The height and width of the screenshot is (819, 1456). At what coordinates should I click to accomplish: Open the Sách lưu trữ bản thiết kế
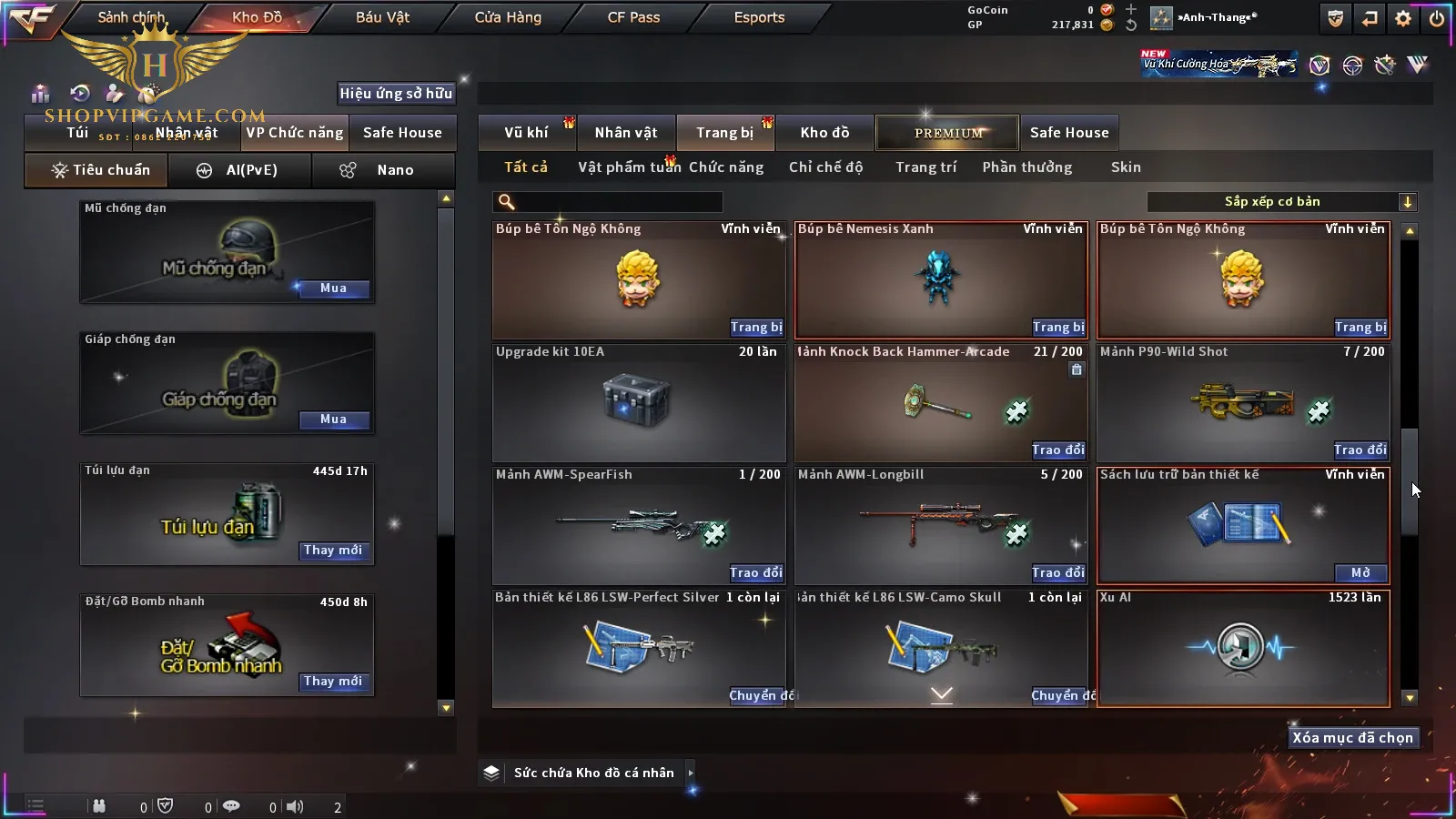point(1360,573)
